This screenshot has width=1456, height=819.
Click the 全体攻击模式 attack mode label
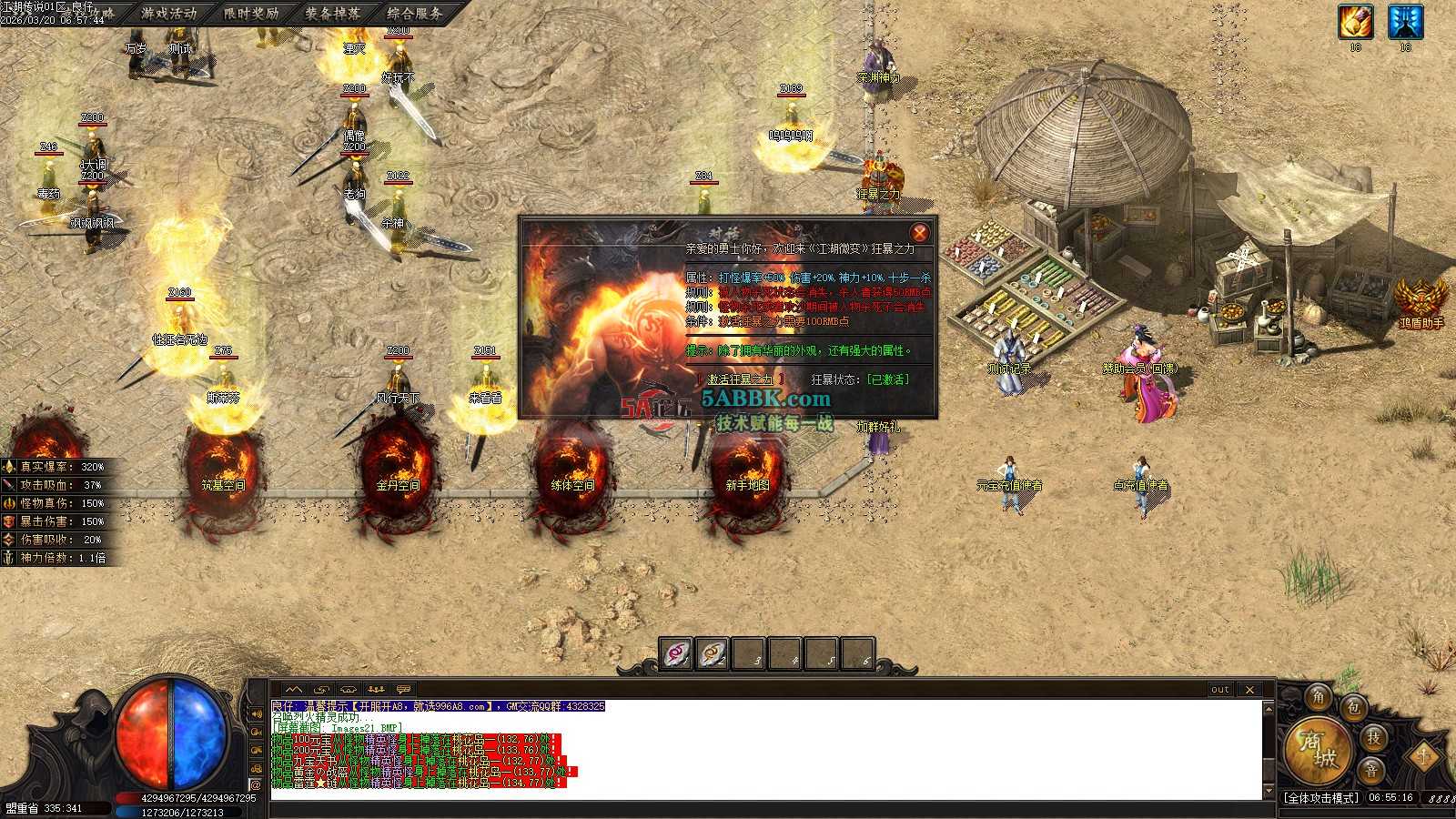point(1320,798)
